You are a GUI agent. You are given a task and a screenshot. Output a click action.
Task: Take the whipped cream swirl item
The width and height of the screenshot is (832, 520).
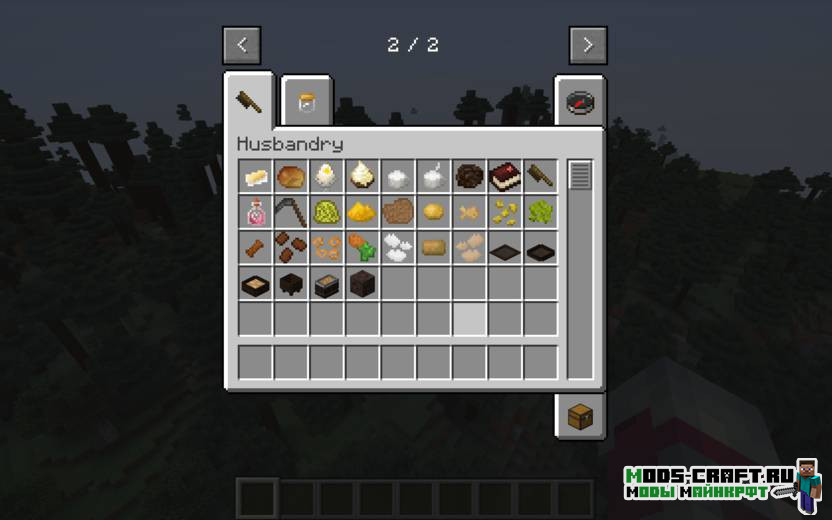tap(362, 177)
